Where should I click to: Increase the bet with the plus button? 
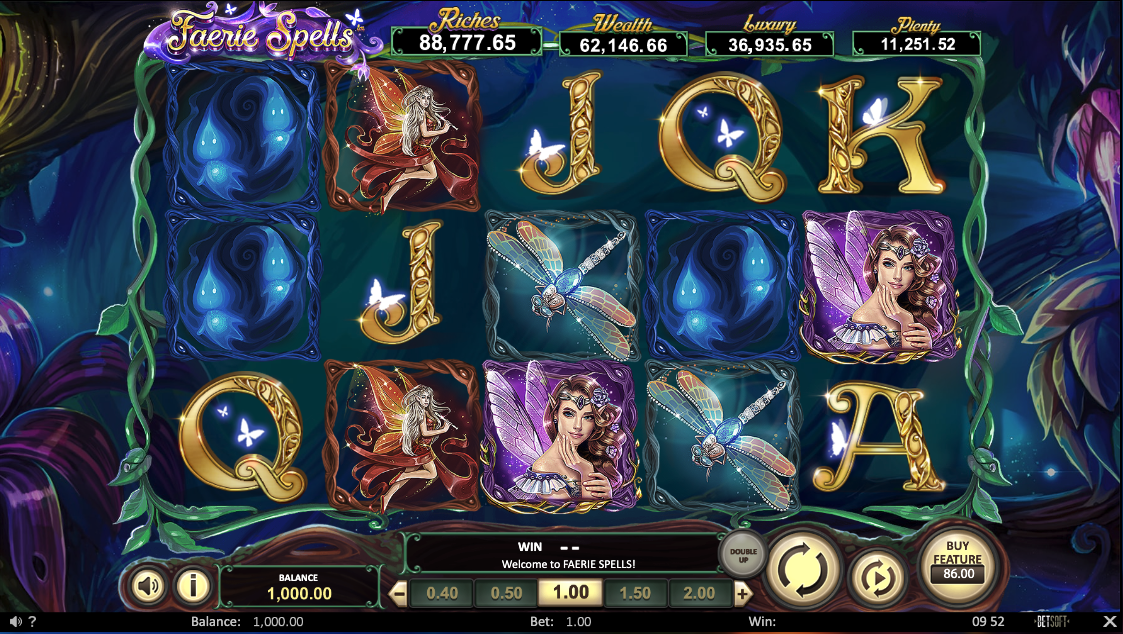pos(742,593)
